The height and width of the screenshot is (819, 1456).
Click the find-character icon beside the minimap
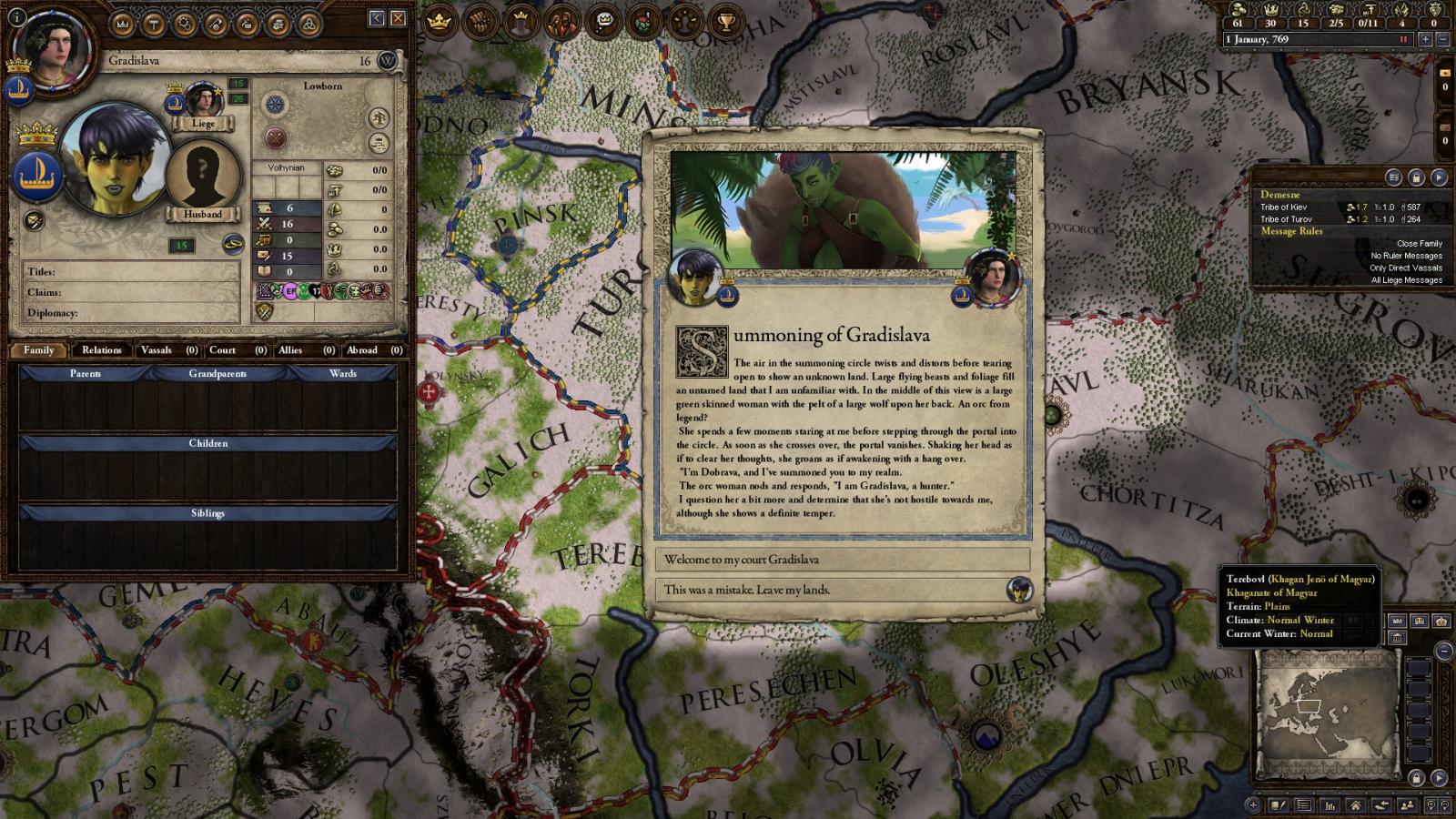pyautogui.click(x=1408, y=805)
